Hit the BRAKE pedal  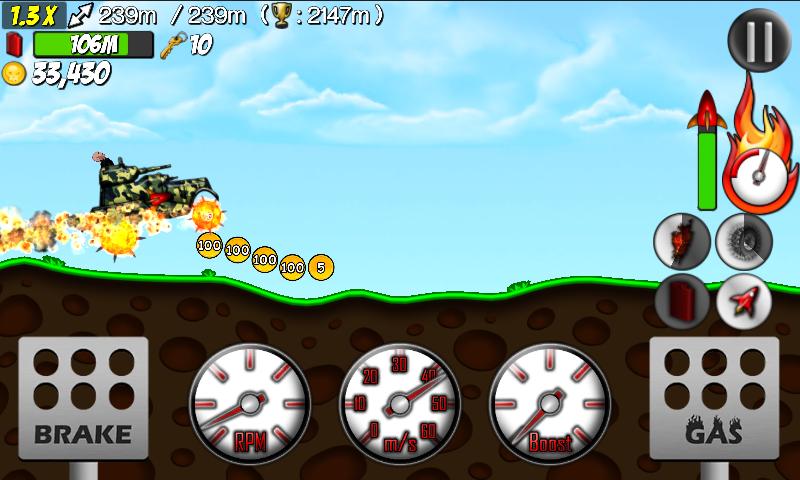click(x=84, y=400)
